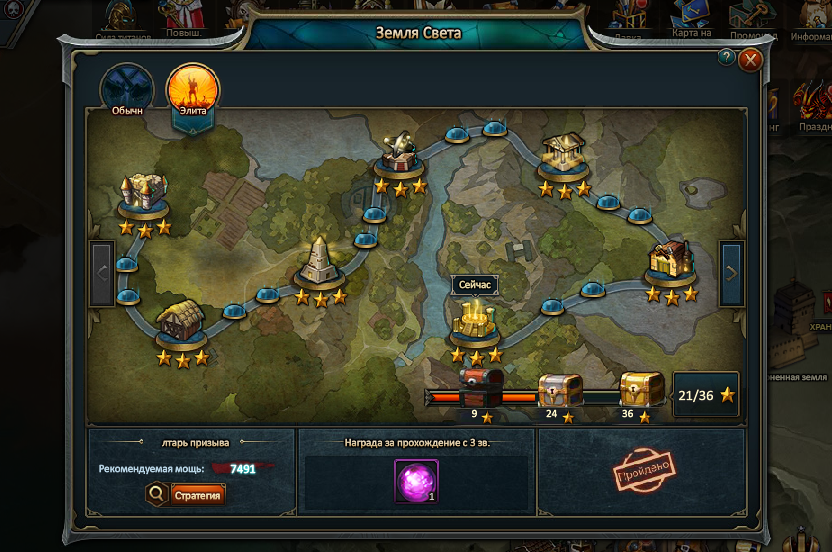Viewport: 832px width, 552px height.
Task: Close the Земля Света window
Action: point(750,60)
